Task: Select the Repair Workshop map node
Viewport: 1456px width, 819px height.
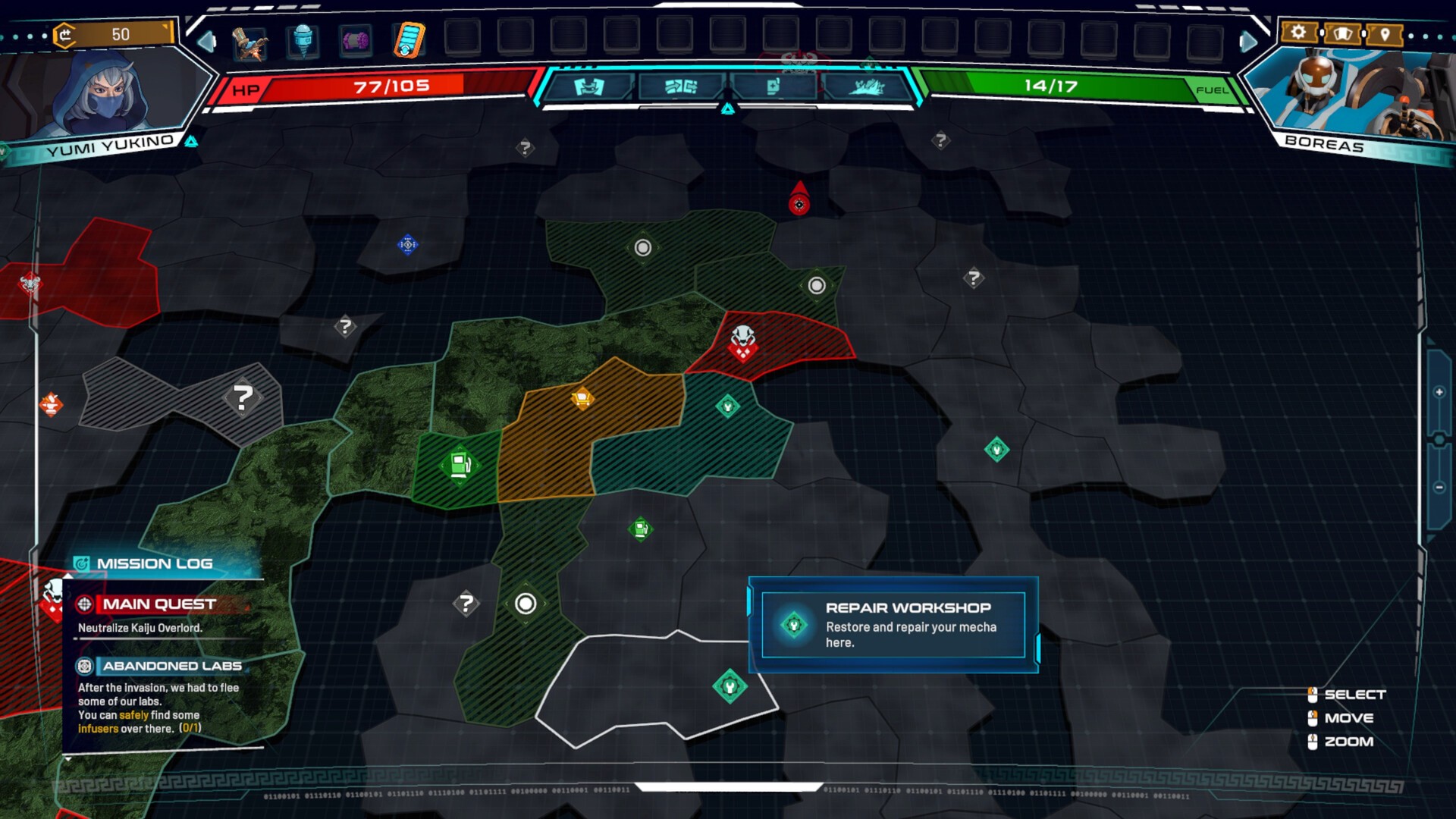Action: pyautogui.click(x=730, y=687)
